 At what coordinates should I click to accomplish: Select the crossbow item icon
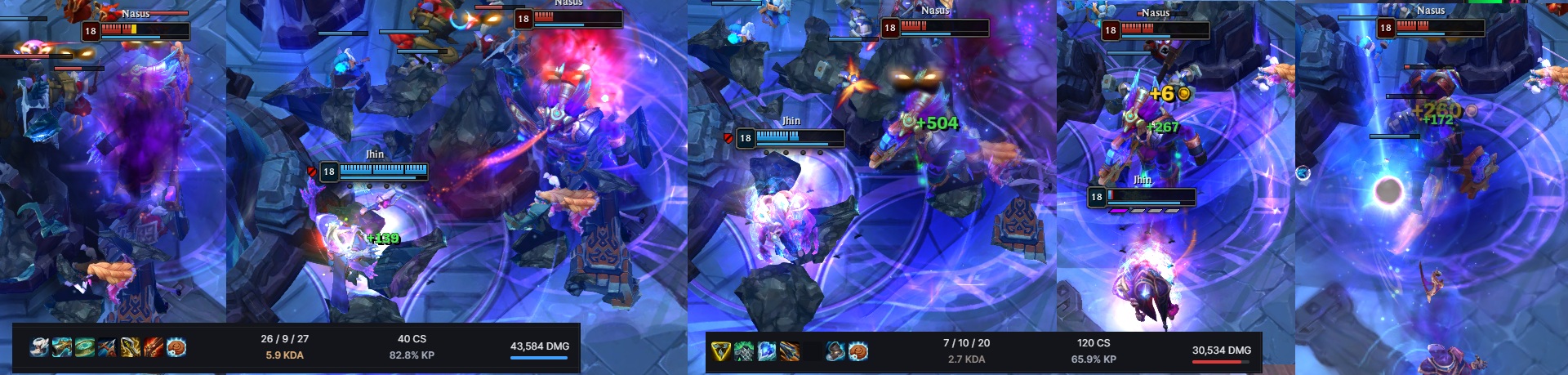[x=108, y=348]
